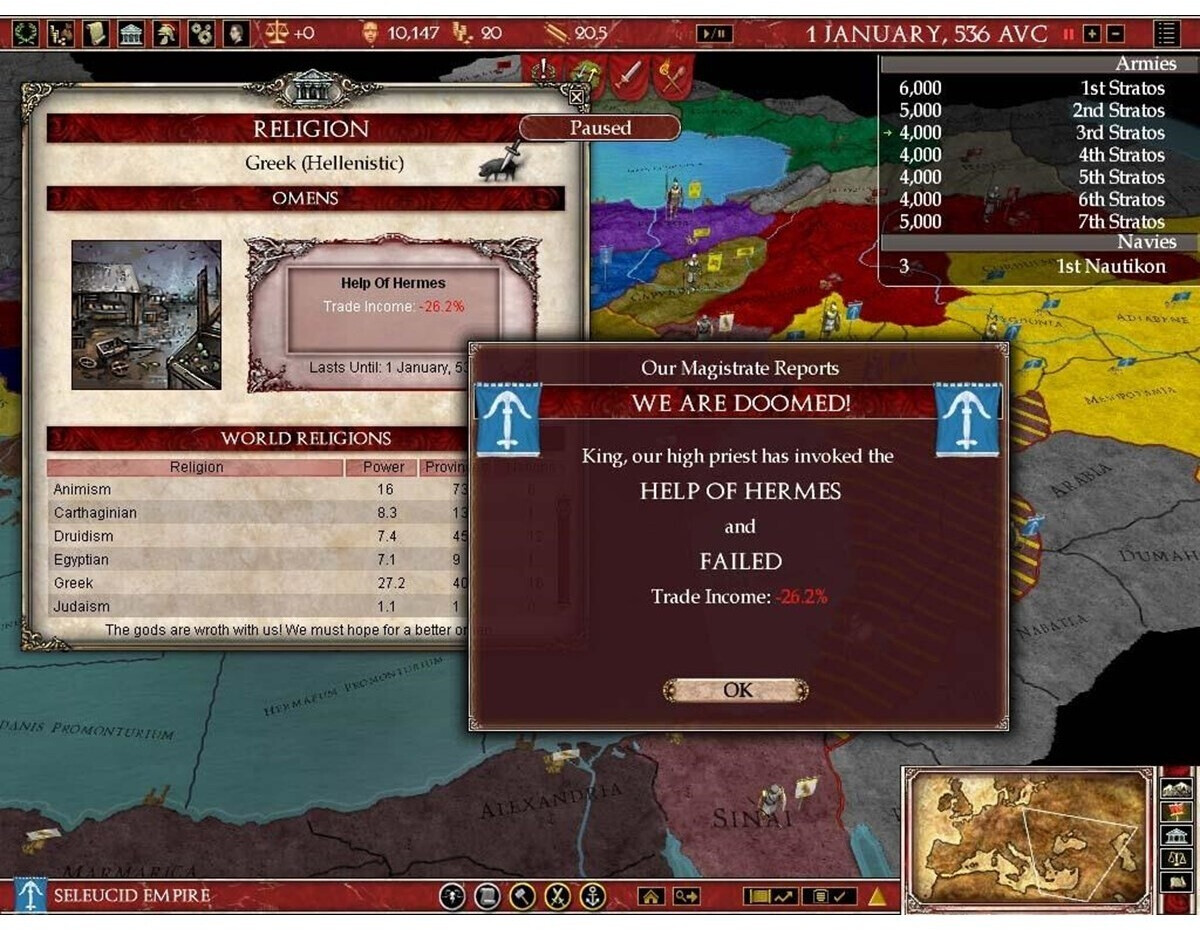This screenshot has height=930, width=1200.
Task: Open the crossed swords alert above the map
Action: click(x=672, y=75)
